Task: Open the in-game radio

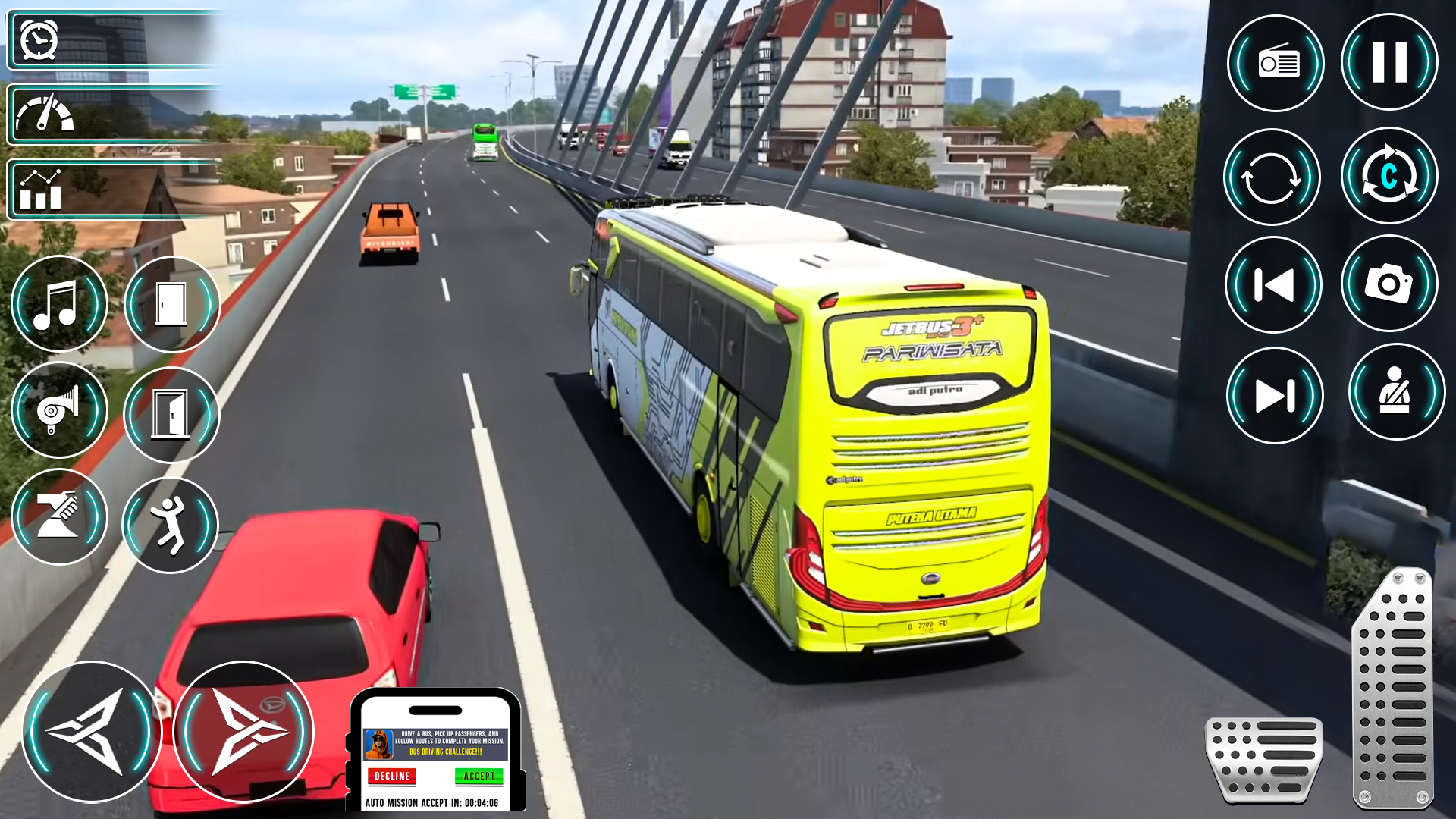Action: pos(1275,62)
